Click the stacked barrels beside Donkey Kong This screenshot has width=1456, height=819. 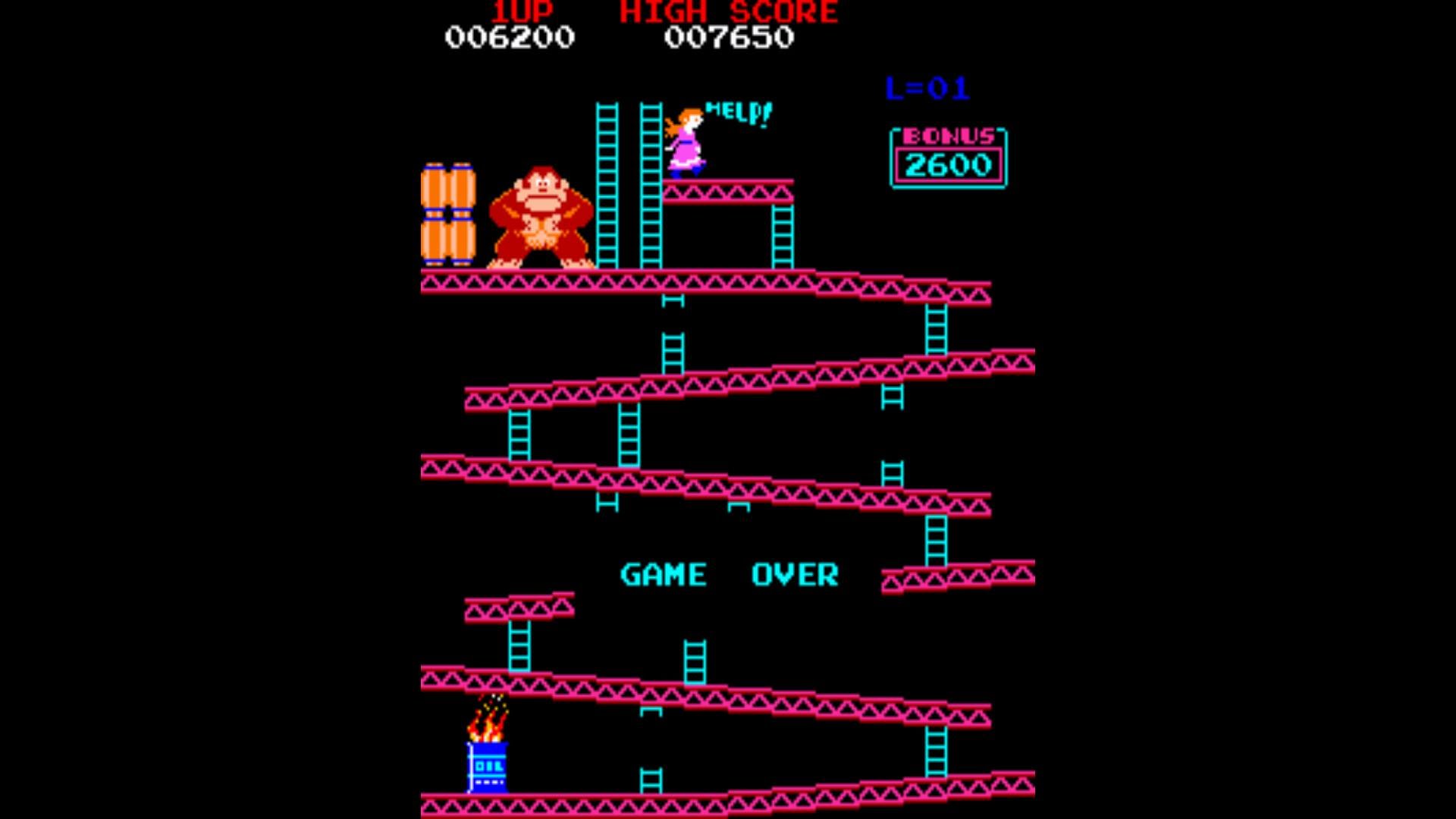pyautogui.click(x=447, y=212)
